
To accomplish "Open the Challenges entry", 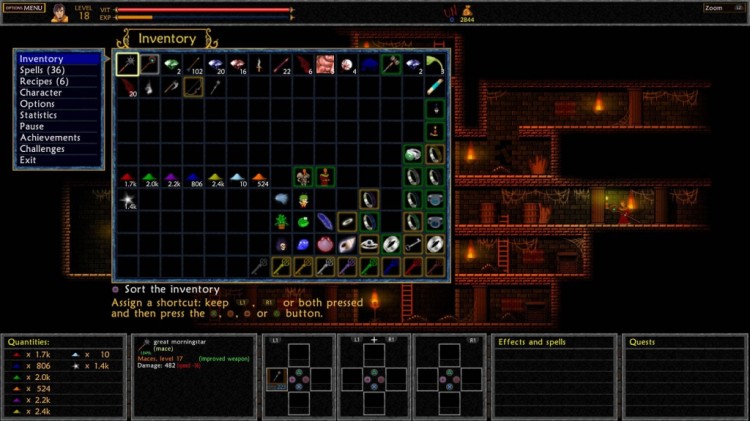I will tap(42, 148).
